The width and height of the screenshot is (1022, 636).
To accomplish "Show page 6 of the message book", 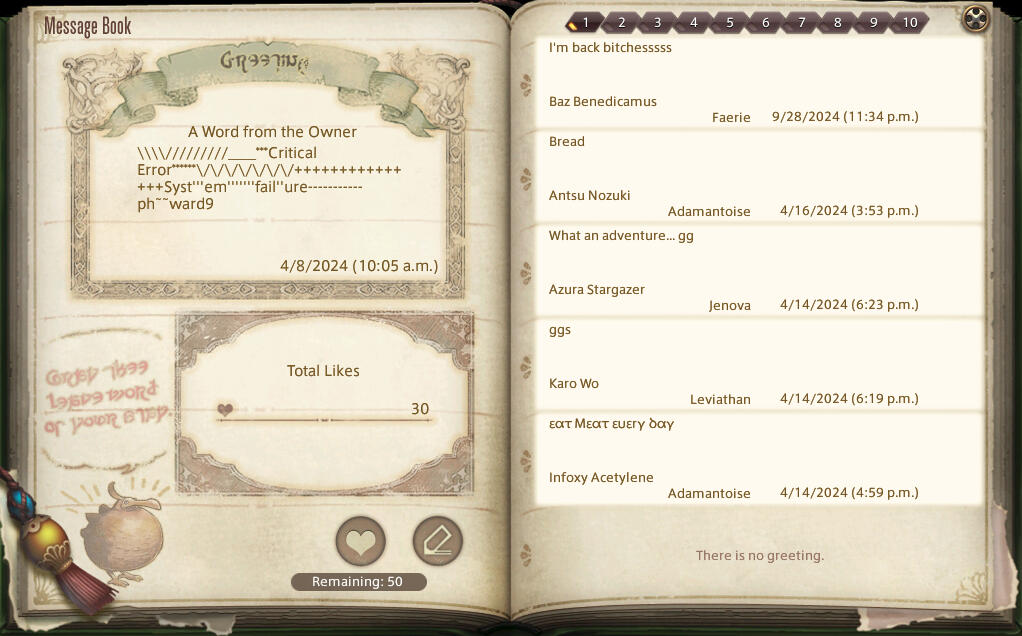I will click(x=765, y=22).
